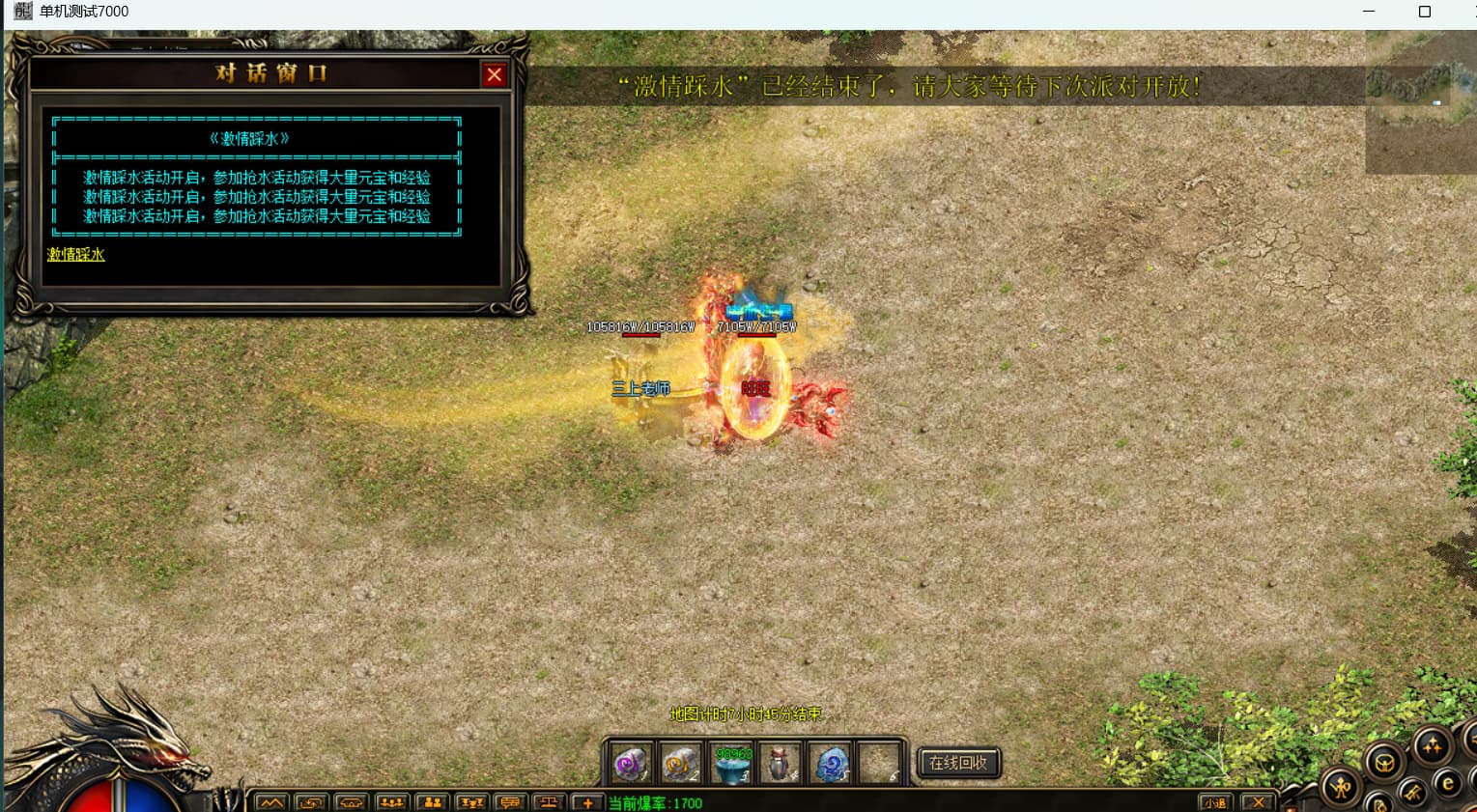
Task: Open the round figure-in-circle character icon
Action: coord(1384,763)
